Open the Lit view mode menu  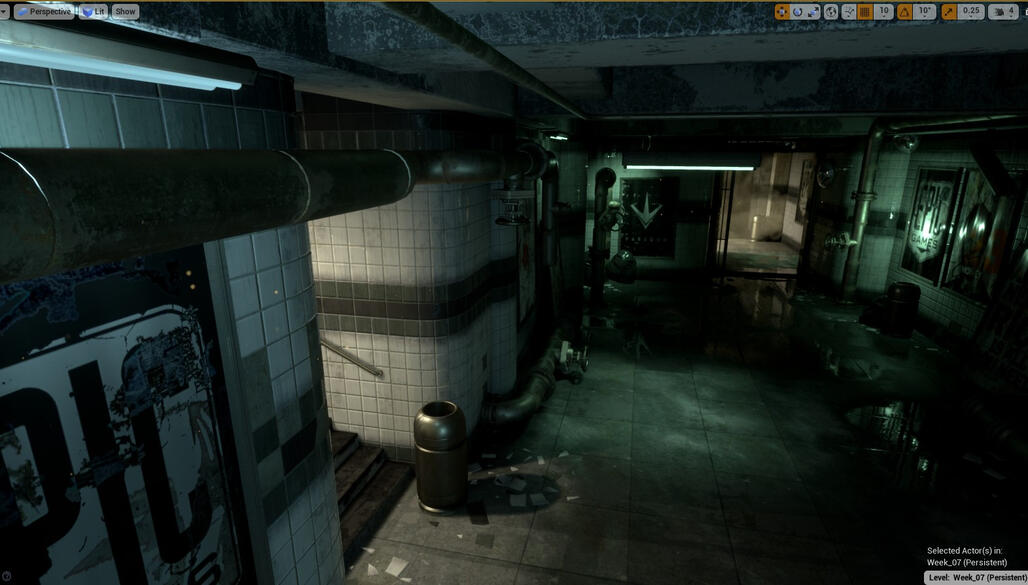tap(94, 12)
